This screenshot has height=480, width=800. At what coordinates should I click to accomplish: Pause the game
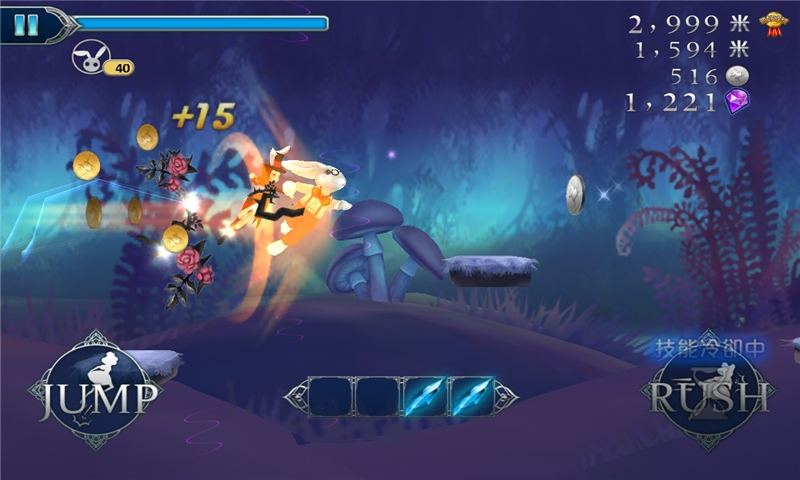(27, 24)
